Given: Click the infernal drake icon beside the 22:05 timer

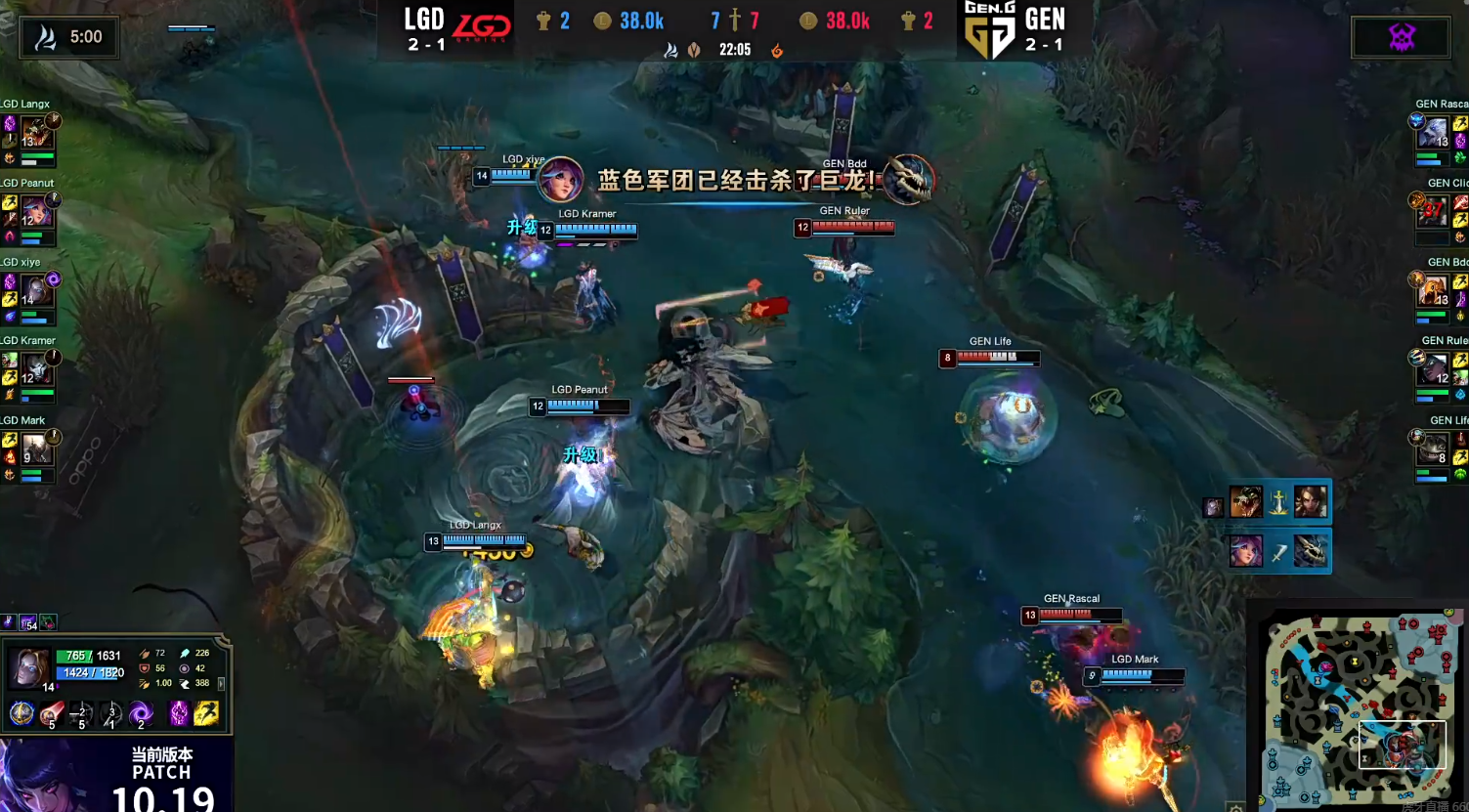Looking at the screenshot, I should tap(776, 52).
